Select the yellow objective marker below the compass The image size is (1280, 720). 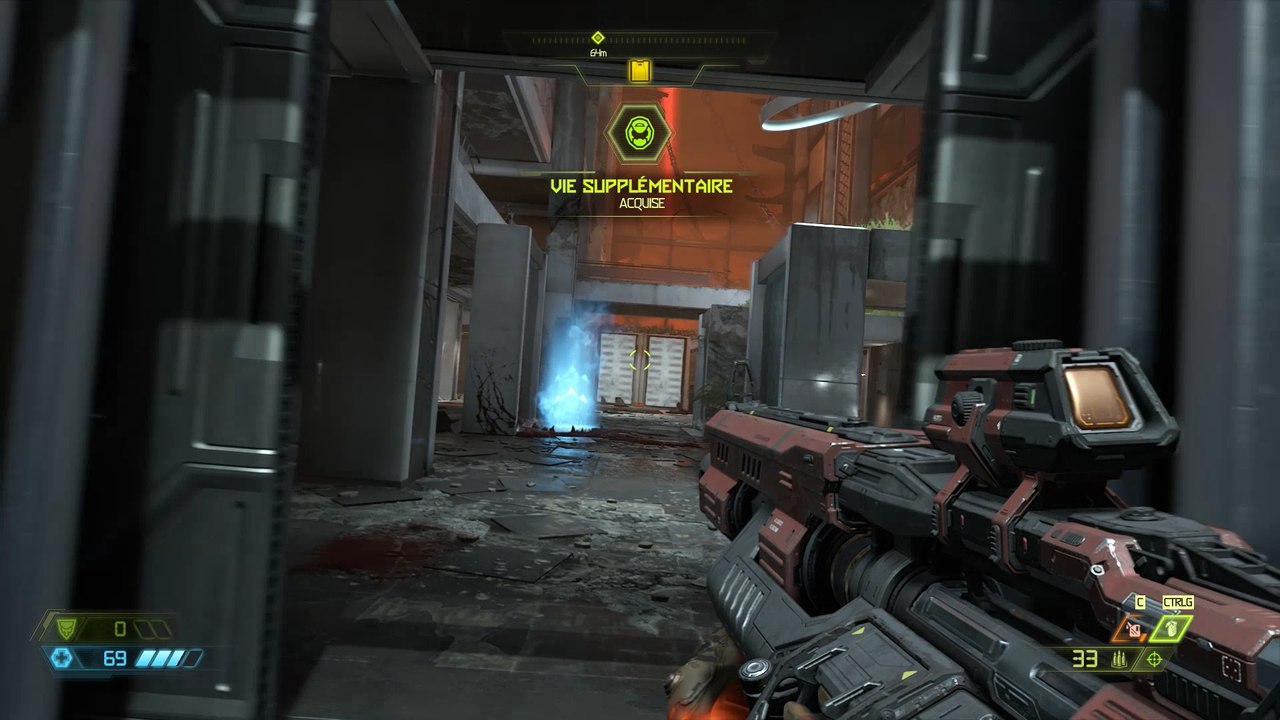(x=640, y=70)
